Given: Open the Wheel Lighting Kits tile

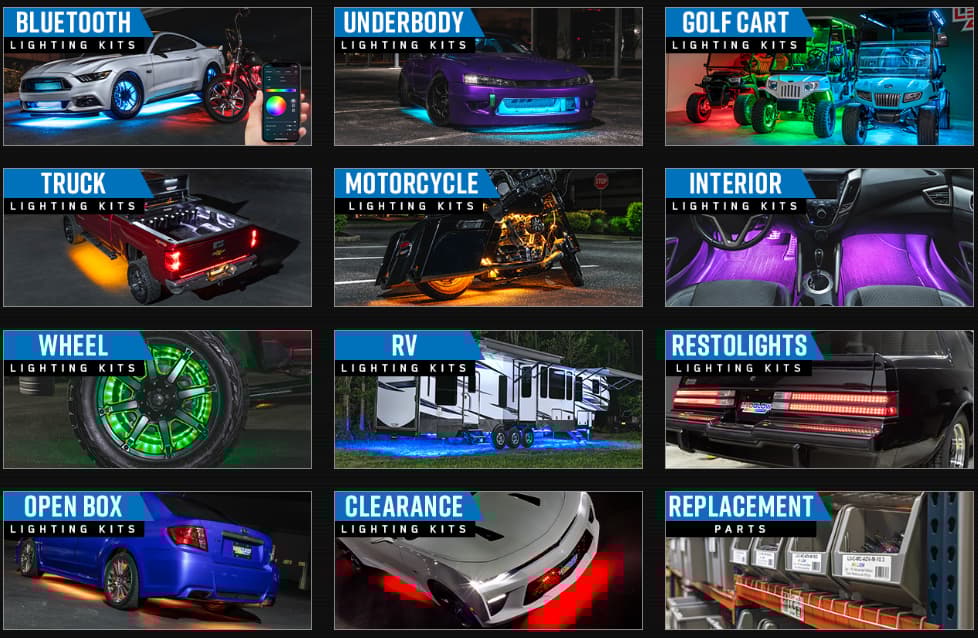Looking at the screenshot, I should (x=157, y=399).
